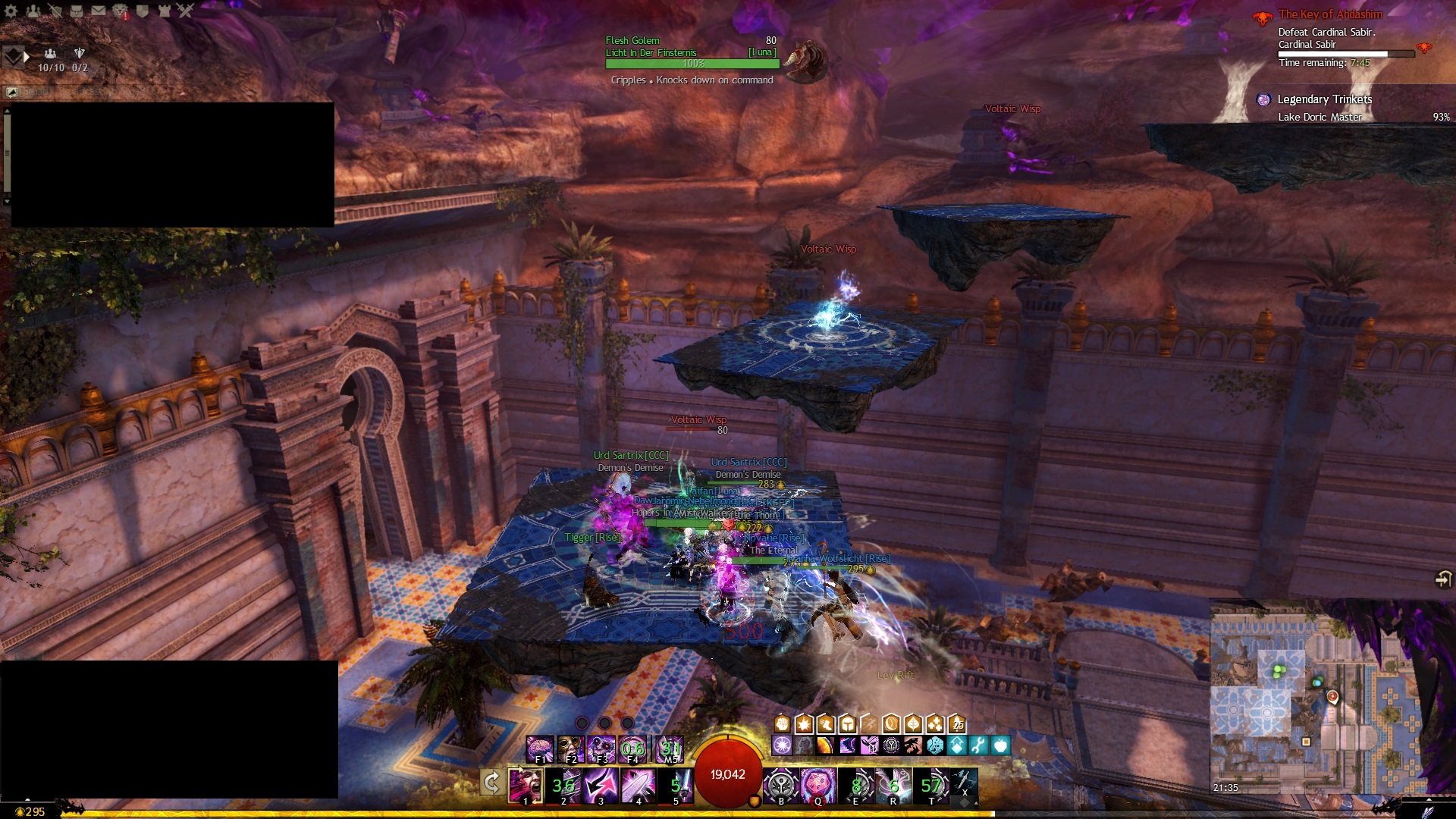The image size is (1456, 819).
Task: Click the squad broadcast megaphone chat field
Action: point(76,92)
